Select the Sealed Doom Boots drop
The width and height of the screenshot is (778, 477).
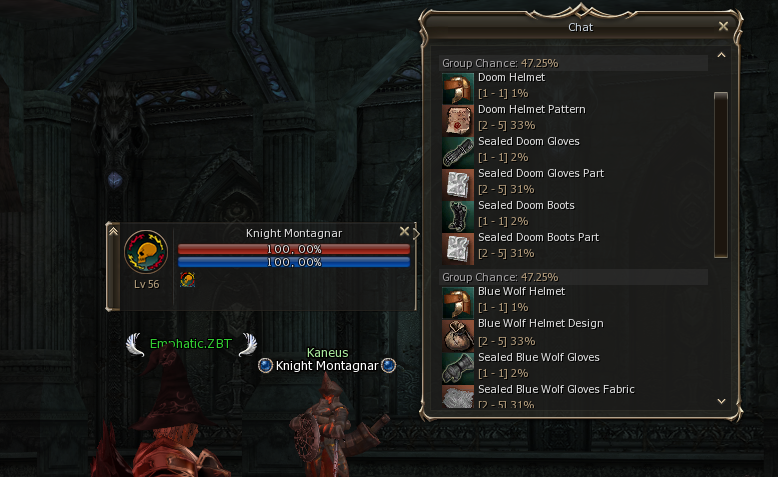pyautogui.click(x=526, y=206)
